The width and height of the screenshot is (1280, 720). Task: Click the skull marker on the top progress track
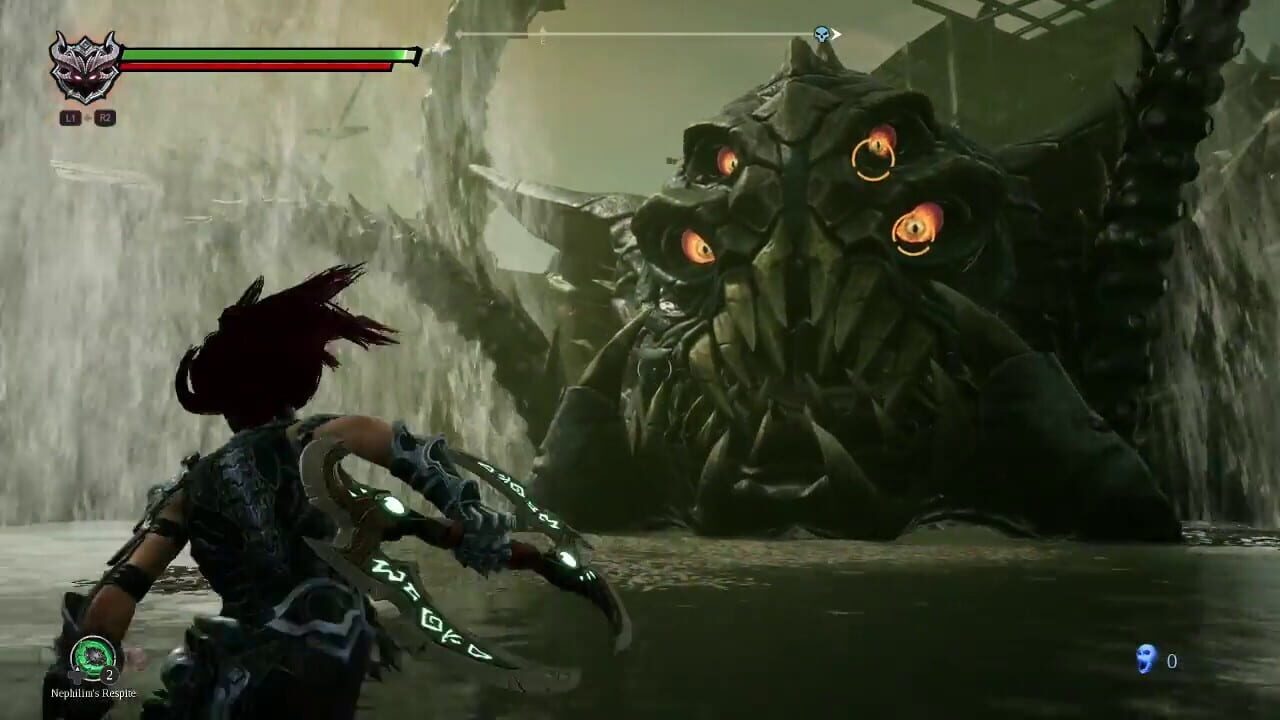click(x=821, y=34)
